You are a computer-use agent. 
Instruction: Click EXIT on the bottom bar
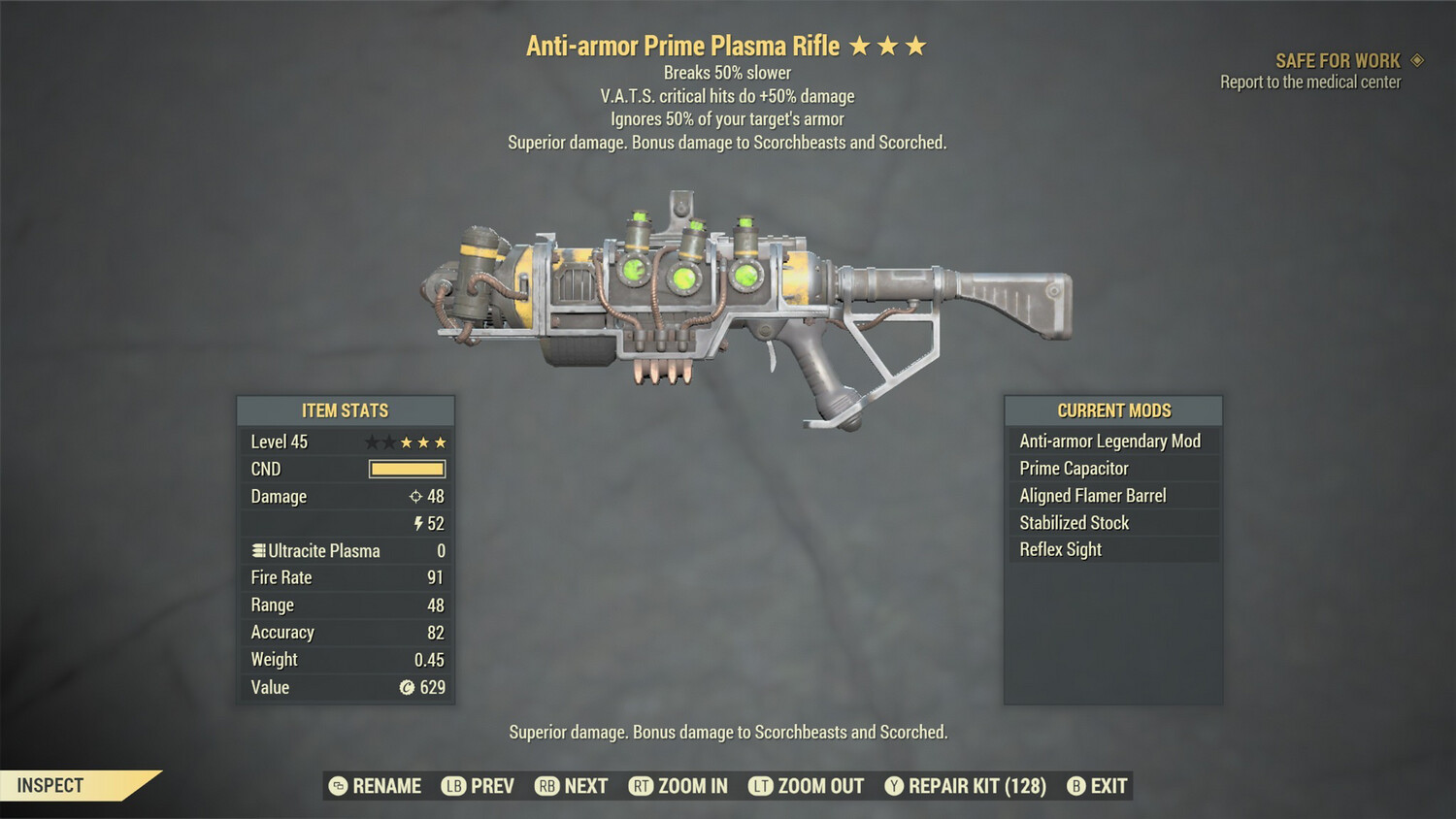[1107, 786]
